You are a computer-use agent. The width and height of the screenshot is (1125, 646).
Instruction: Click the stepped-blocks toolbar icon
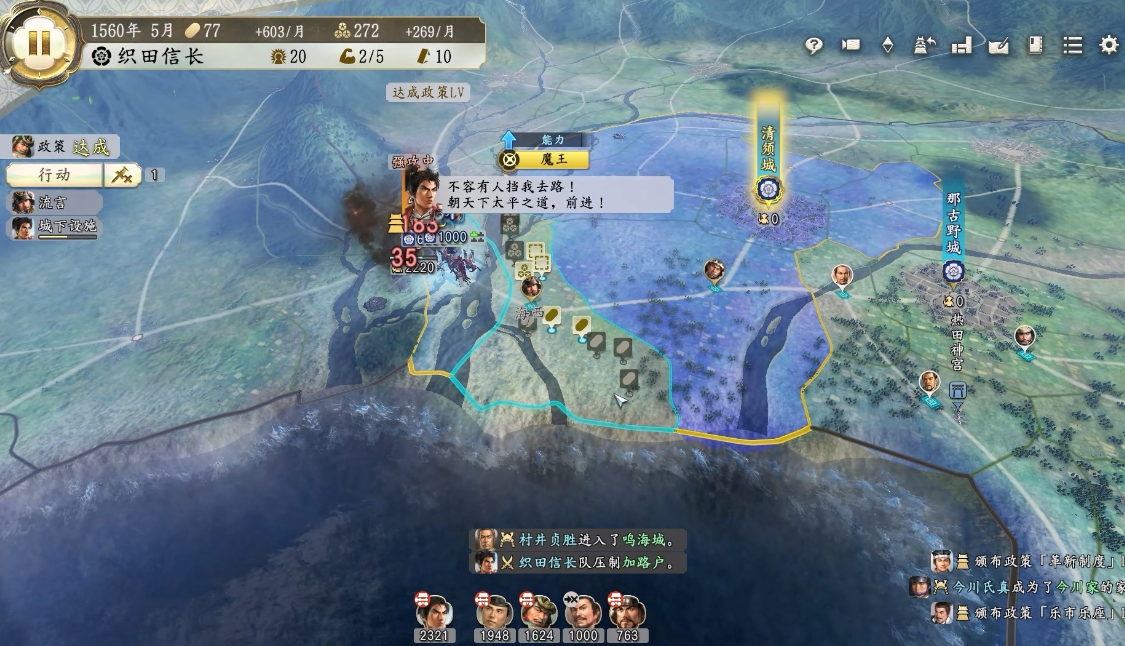click(961, 45)
